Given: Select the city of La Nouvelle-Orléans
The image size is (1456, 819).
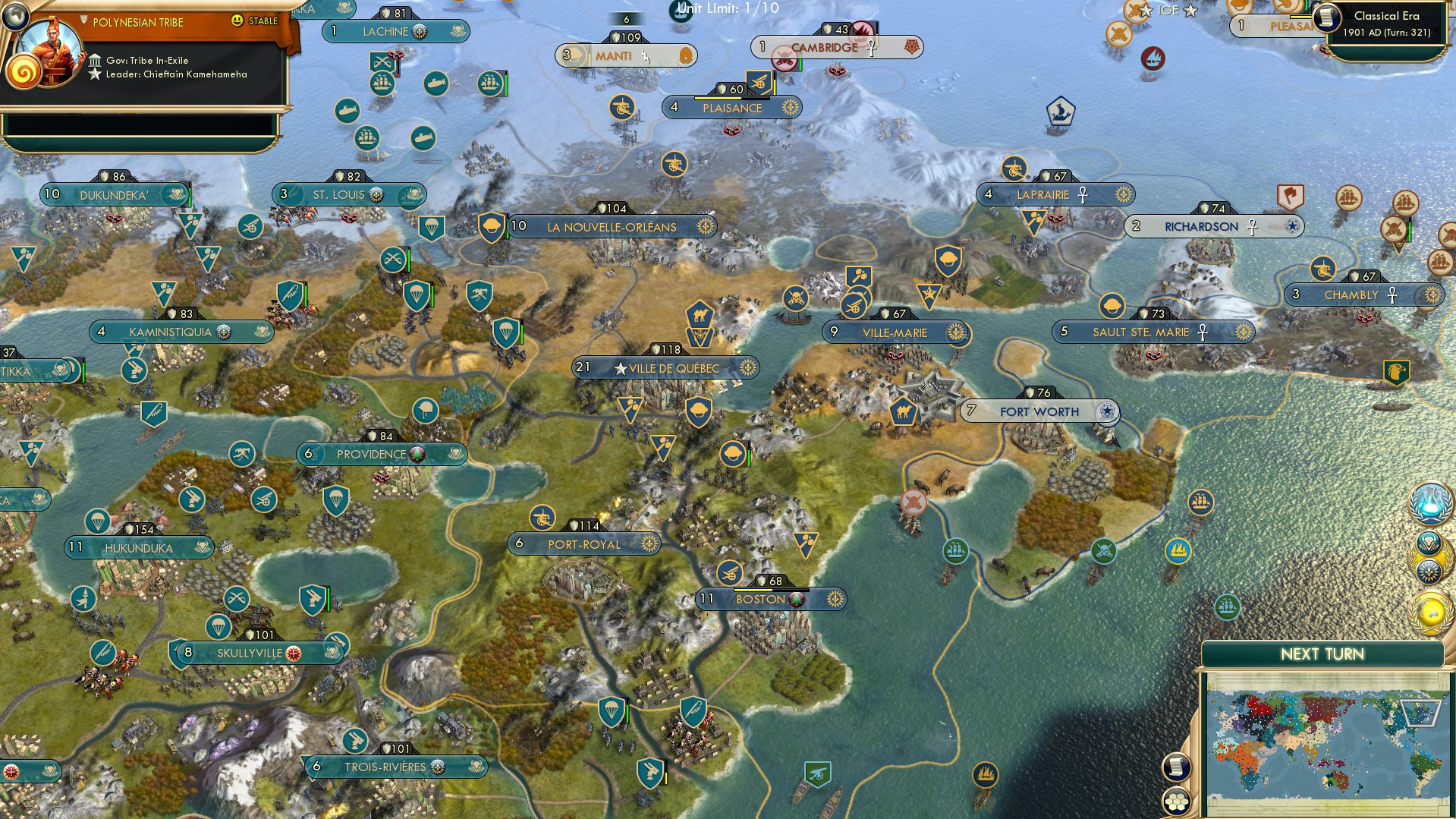Looking at the screenshot, I should [x=611, y=226].
